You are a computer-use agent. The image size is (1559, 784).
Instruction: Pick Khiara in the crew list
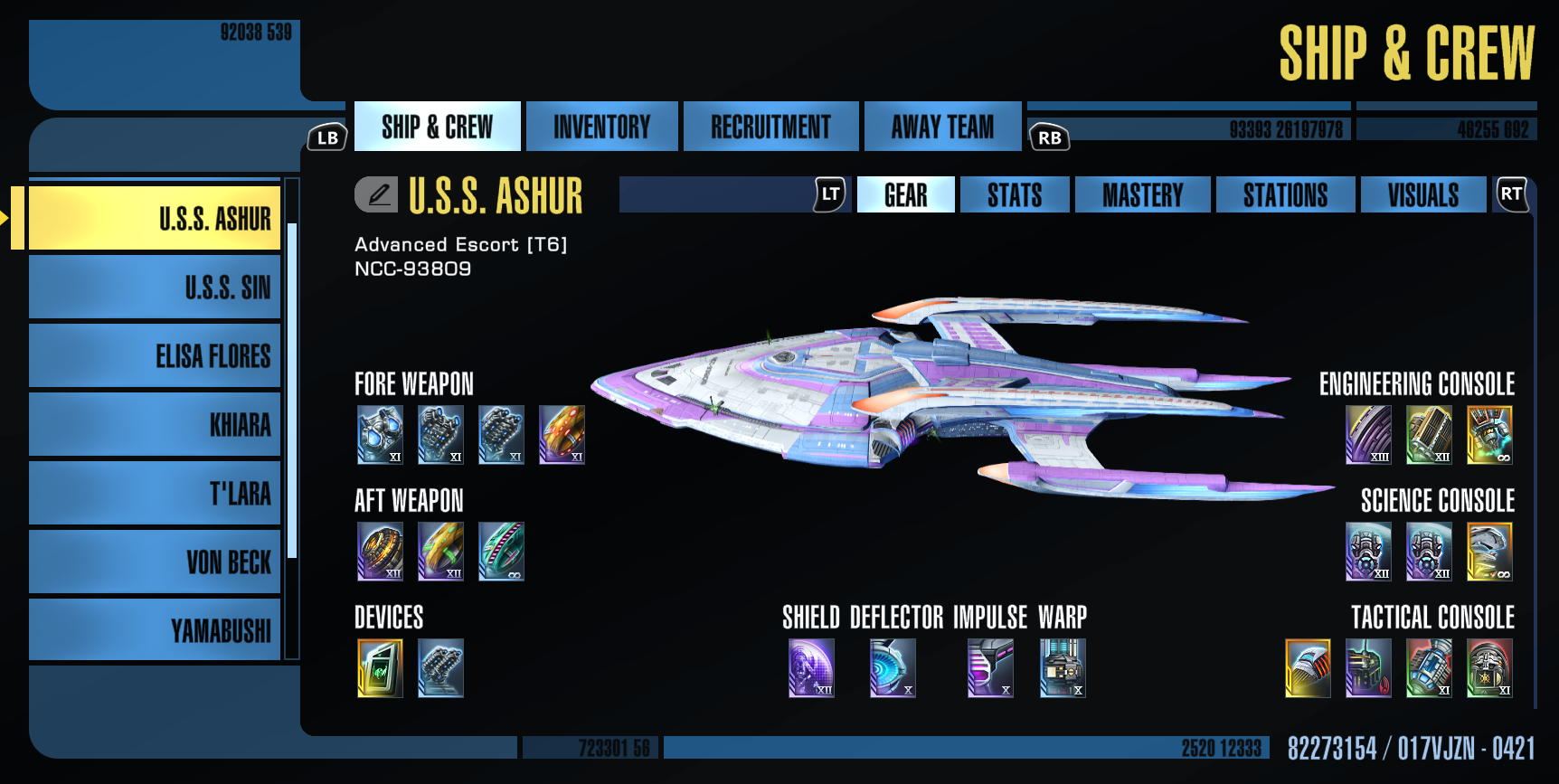[x=155, y=425]
